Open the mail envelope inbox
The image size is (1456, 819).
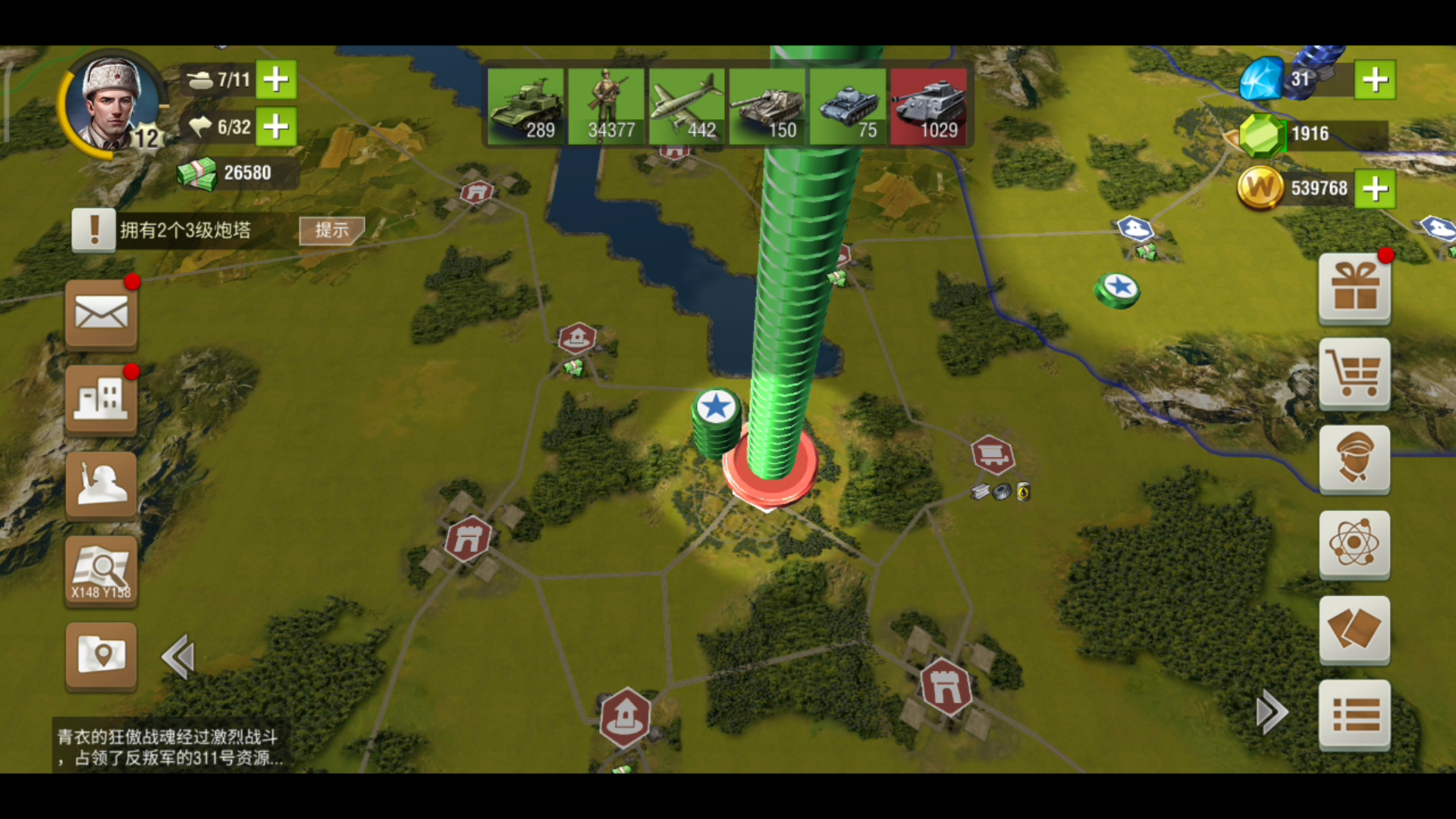point(102,314)
